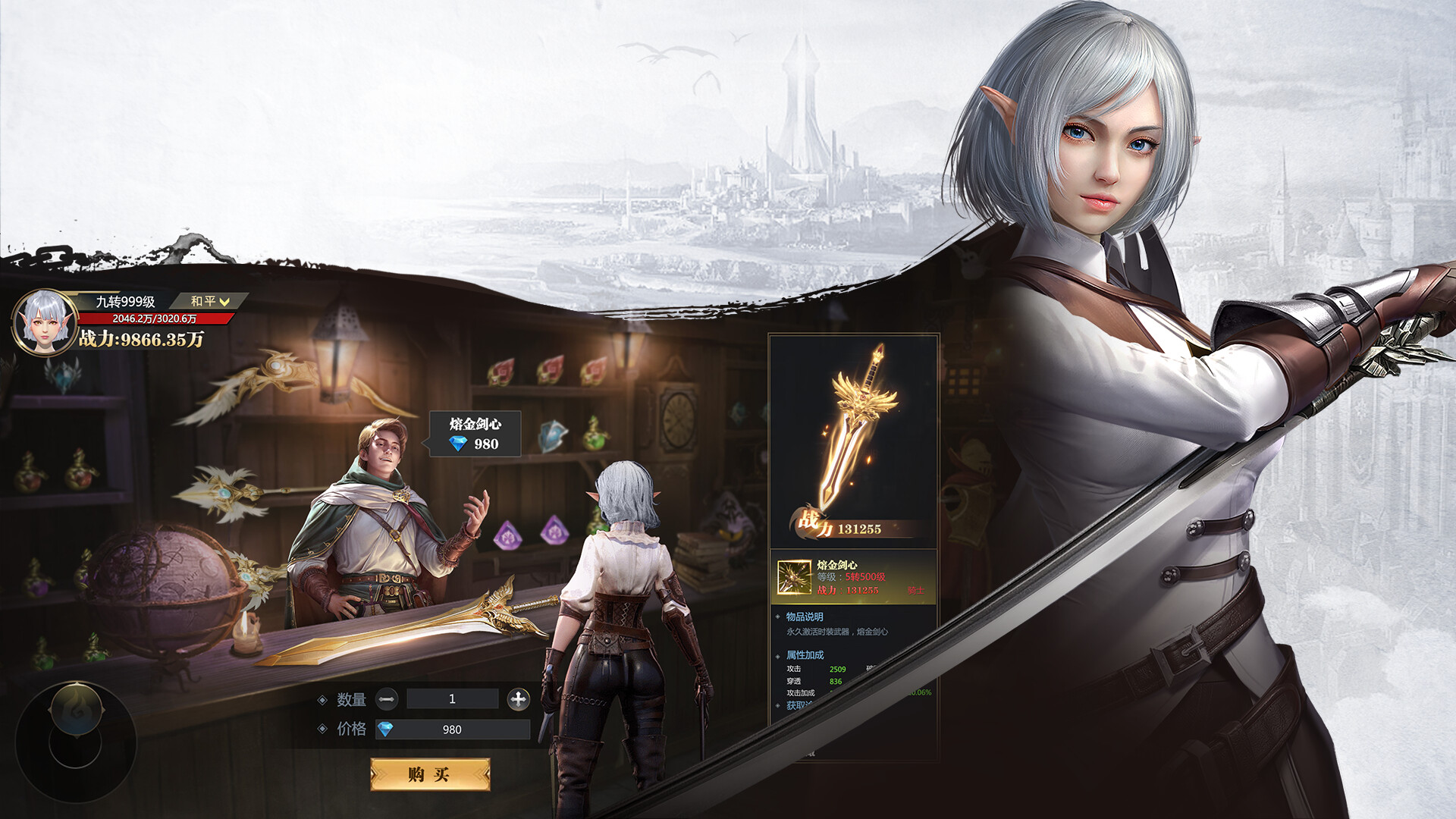The image size is (1456, 819).
Task: Click the 熔金剑心 item icon in details
Action: [794, 578]
